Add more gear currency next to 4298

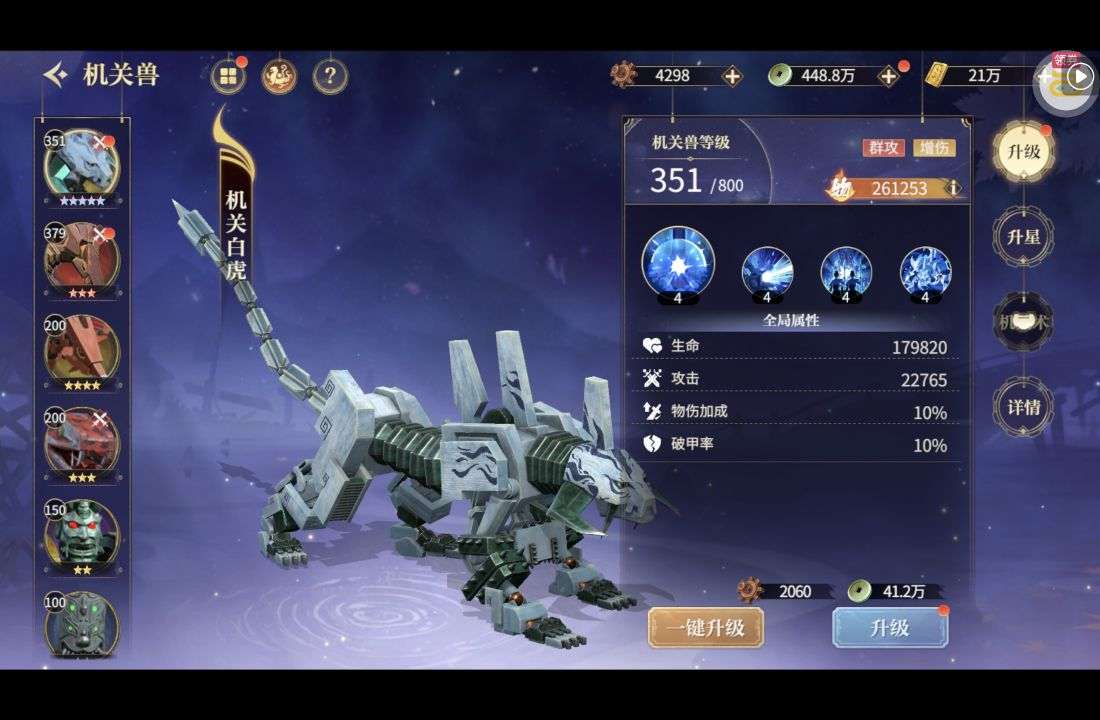point(732,75)
